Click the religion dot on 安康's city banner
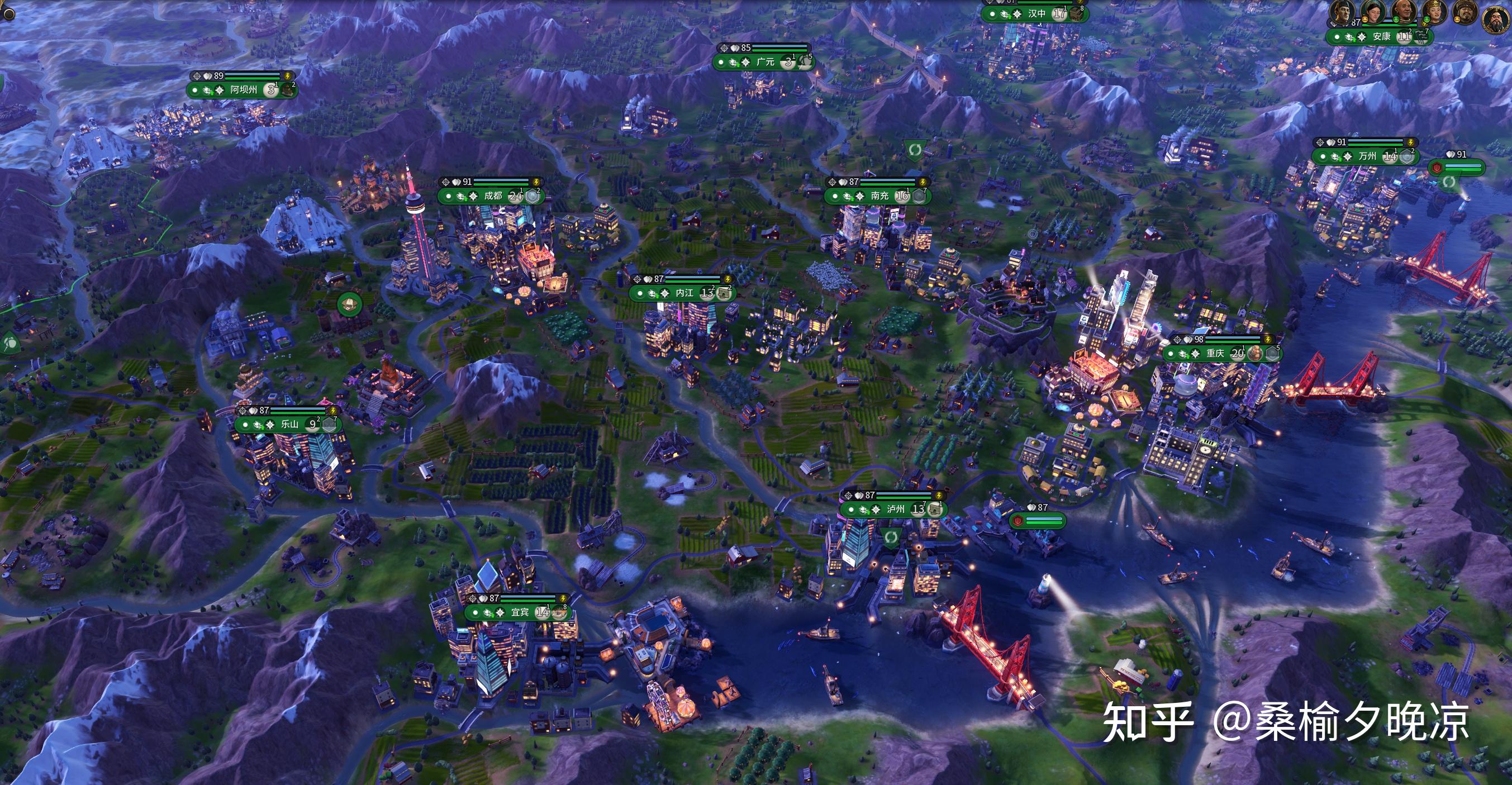Screen dimensions: 1512x785 click(1337, 38)
